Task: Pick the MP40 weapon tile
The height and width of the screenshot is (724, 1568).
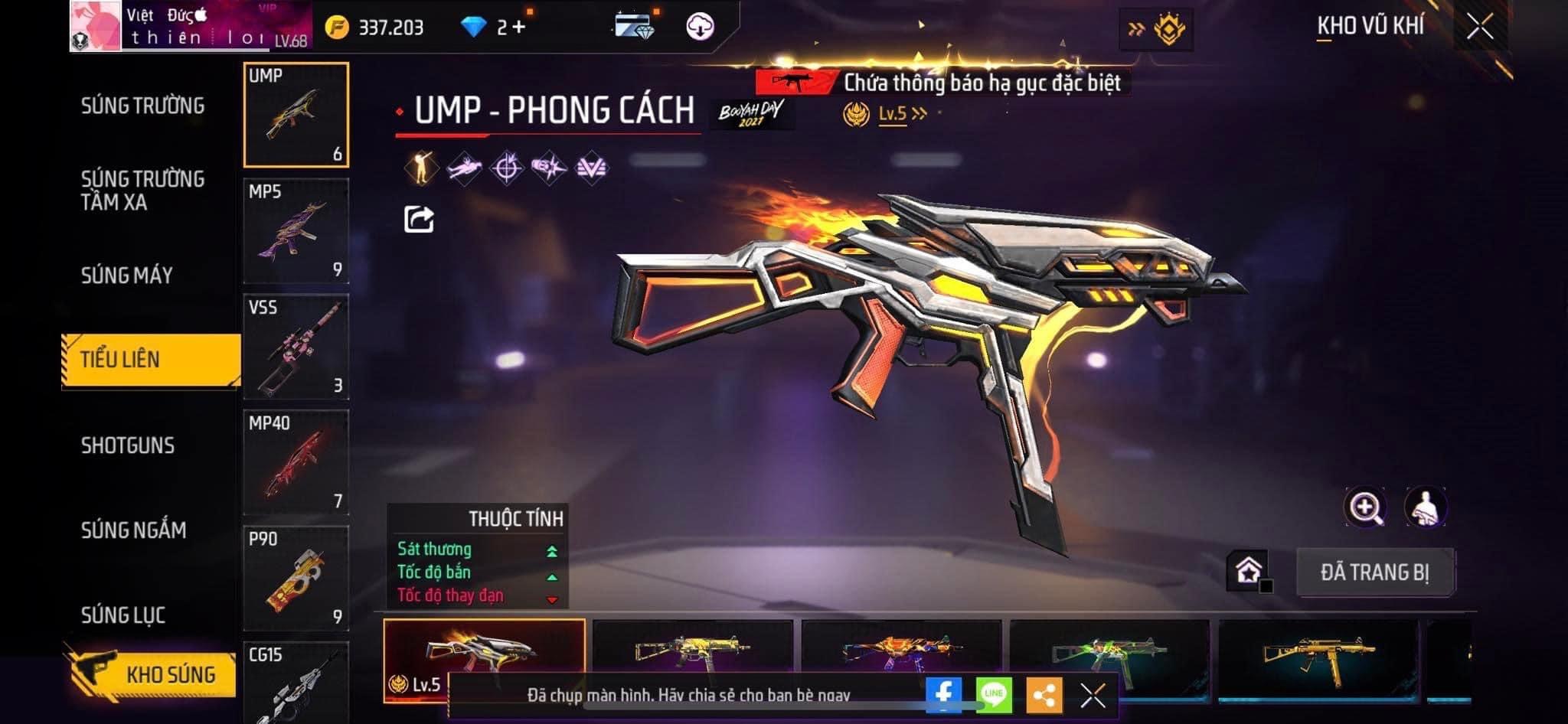Action: (296, 462)
